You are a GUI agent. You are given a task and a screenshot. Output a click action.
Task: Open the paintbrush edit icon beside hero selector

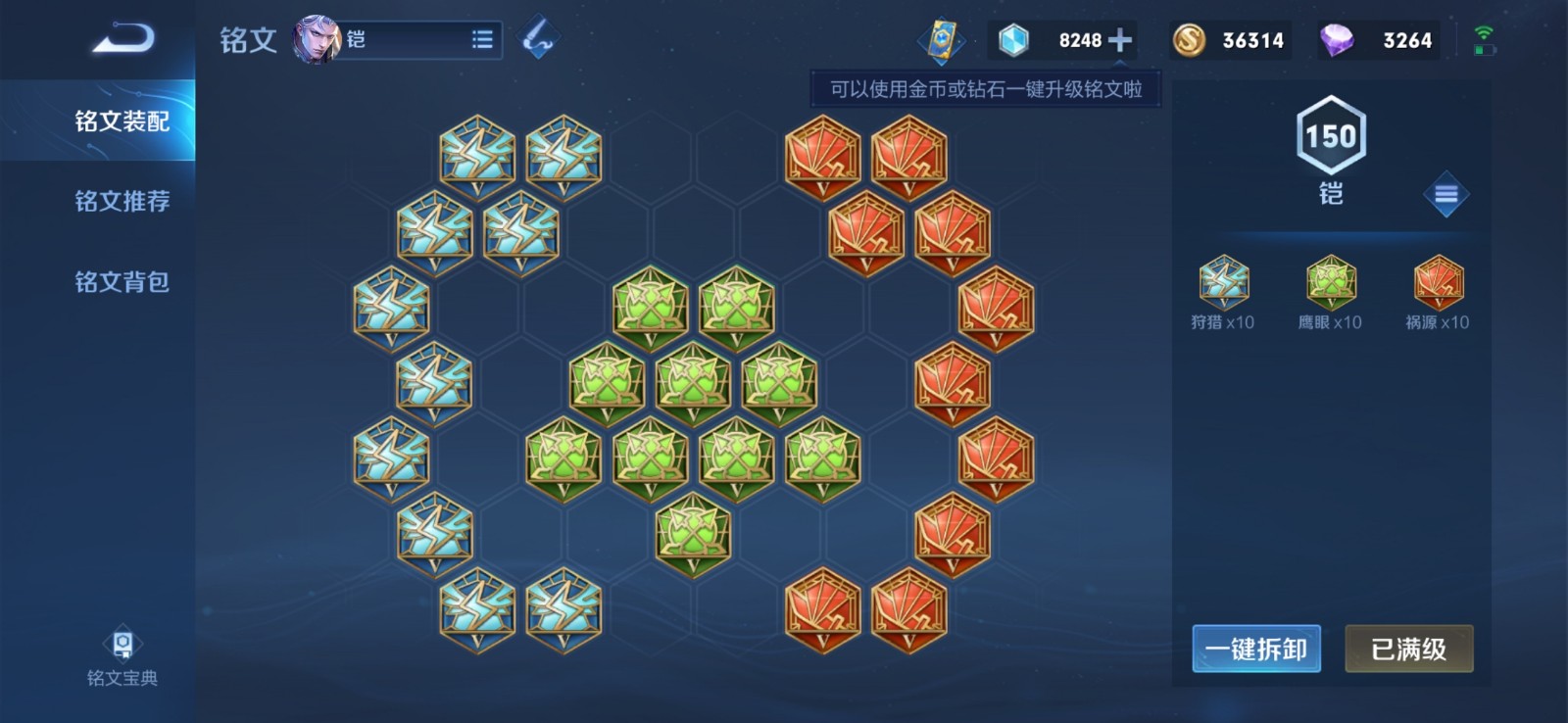537,37
